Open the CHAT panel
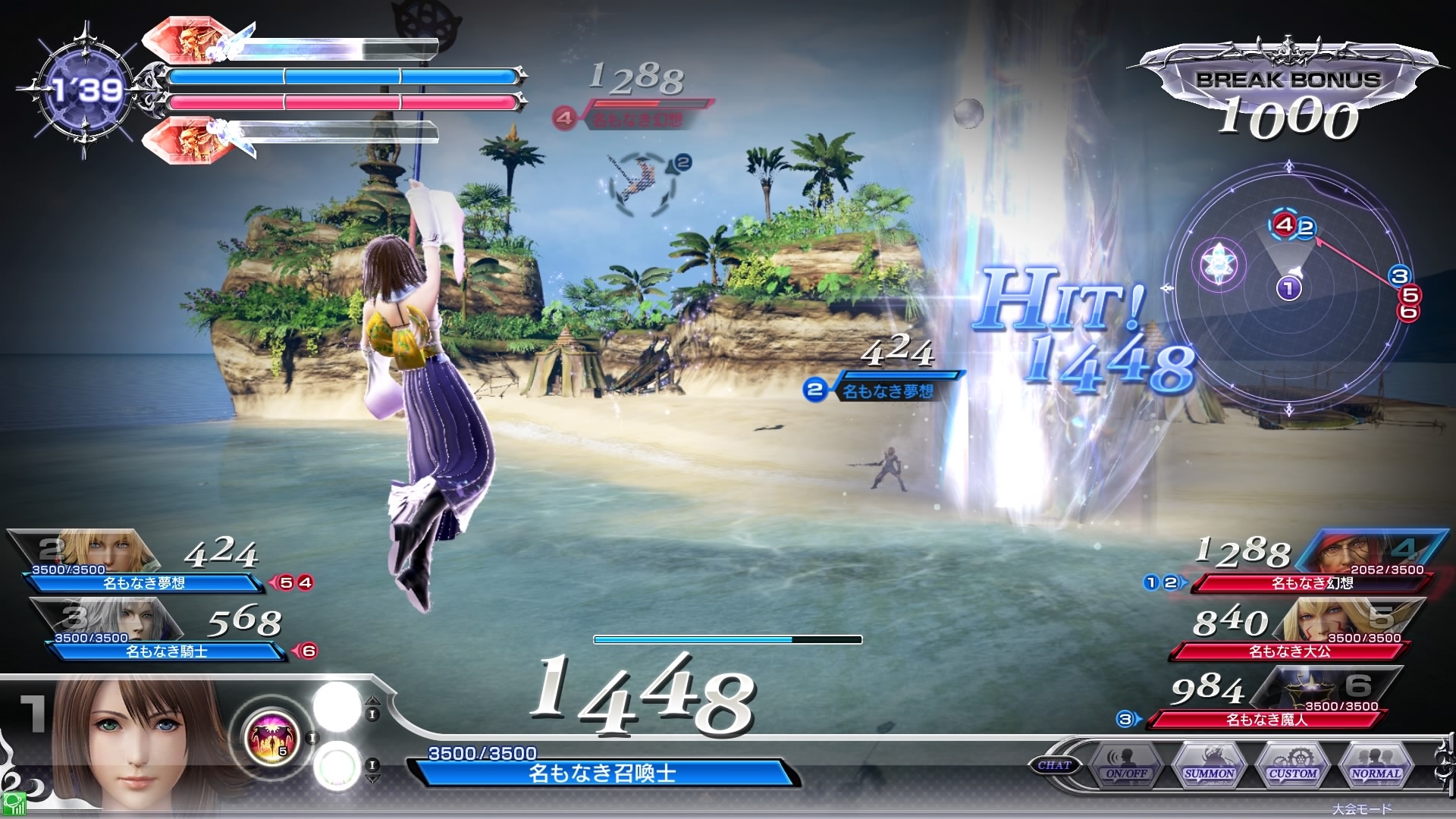The width and height of the screenshot is (1456, 819). coord(1054,765)
